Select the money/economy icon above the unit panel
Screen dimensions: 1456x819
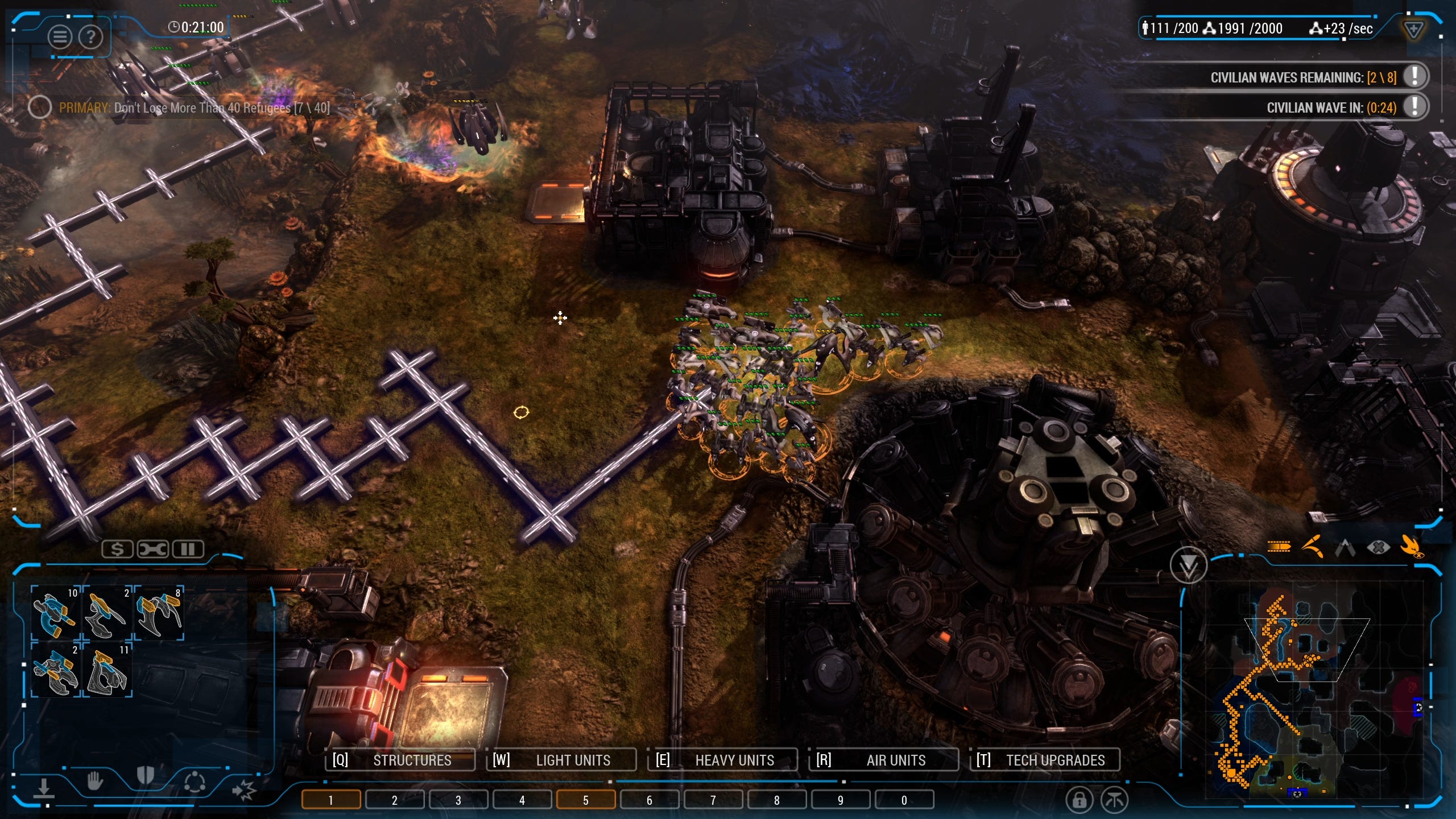click(118, 549)
